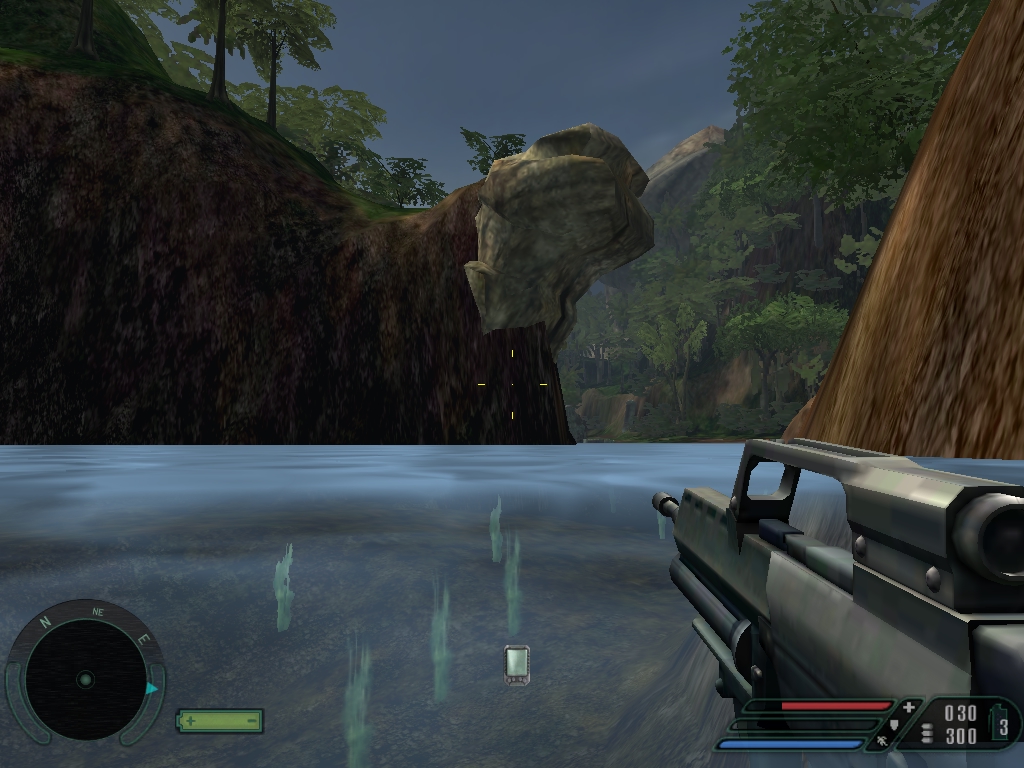1024x768 pixels.
Task: Select the health cross icon
Action: [x=908, y=707]
